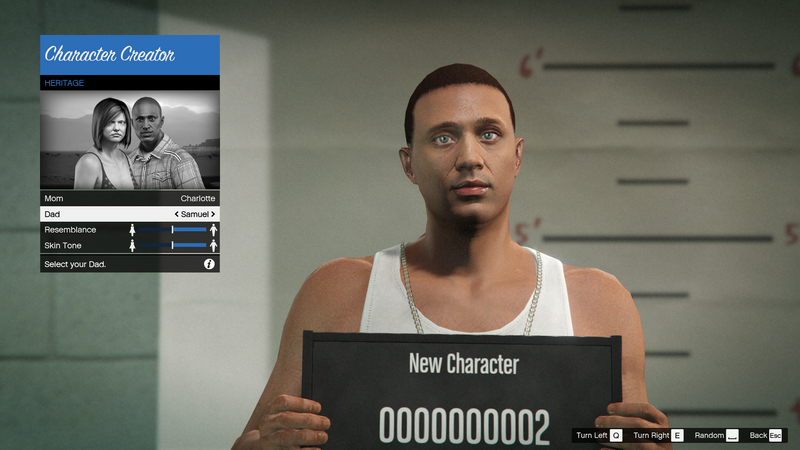Screen dimensions: 800x450
Task: Click the right arrow beside Samuel
Action: pyautogui.click(x=213, y=214)
